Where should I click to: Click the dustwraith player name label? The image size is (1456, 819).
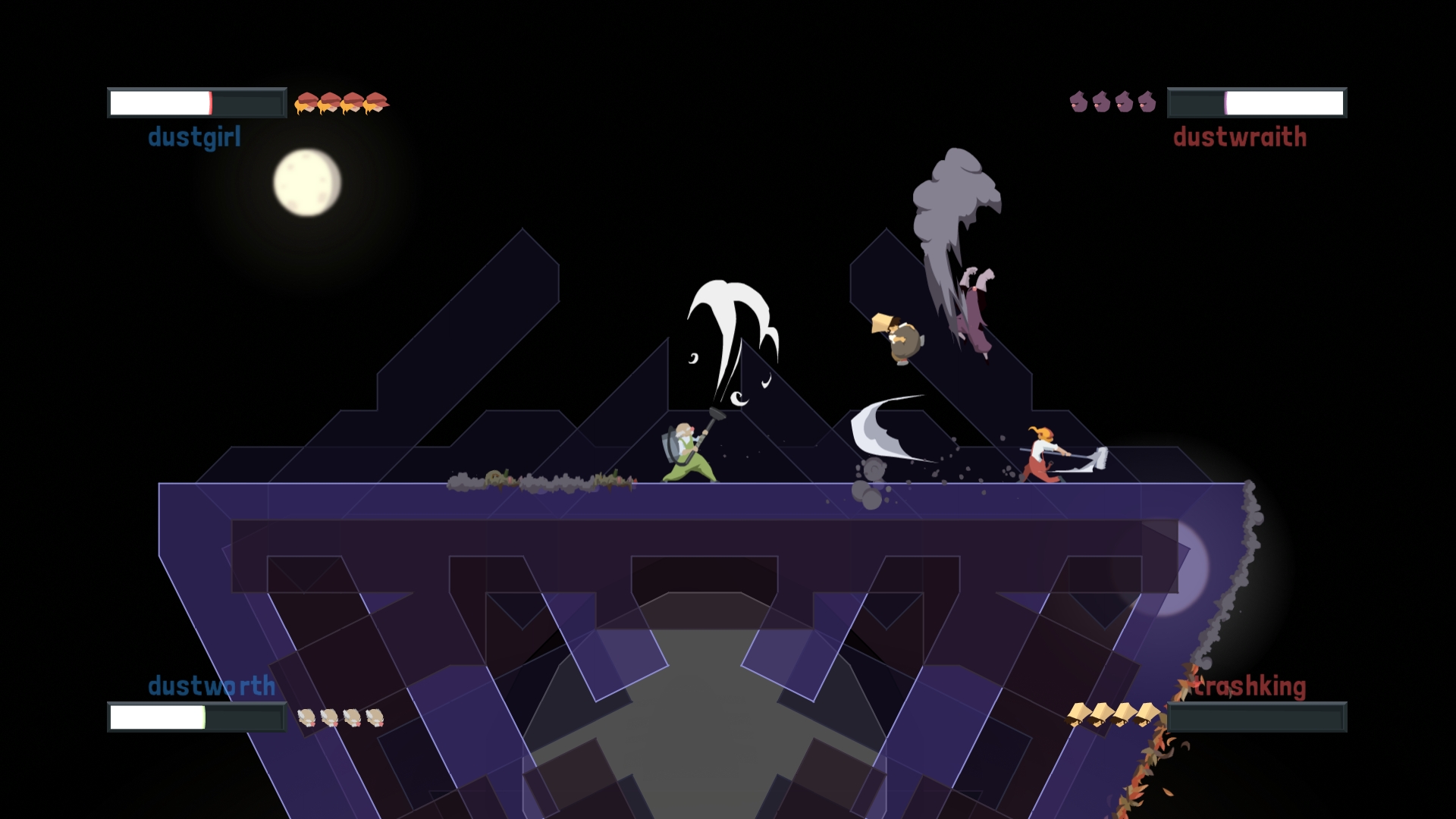[x=1241, y=137]
